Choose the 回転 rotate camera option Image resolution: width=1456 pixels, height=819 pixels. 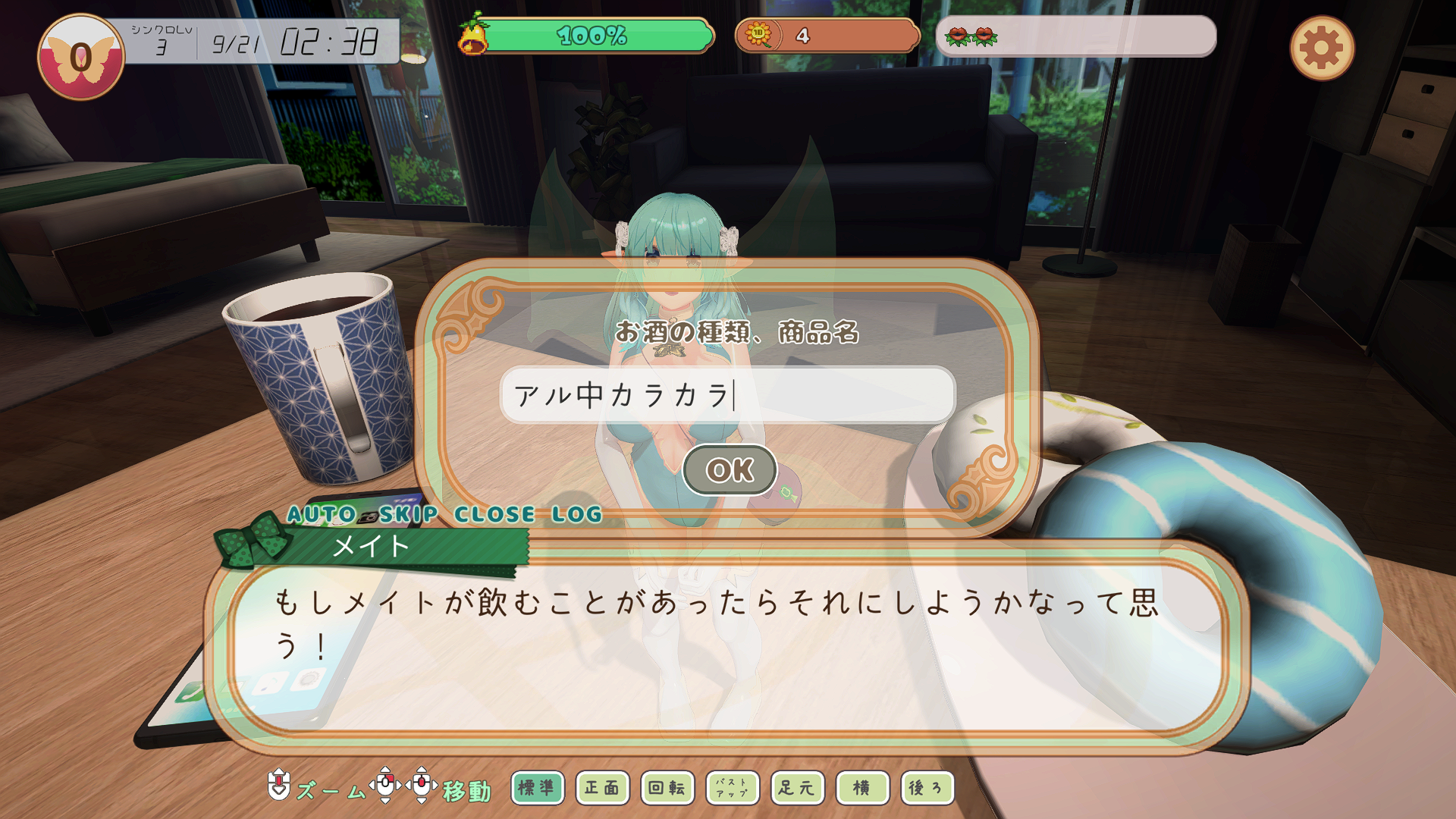pos(667,788)
